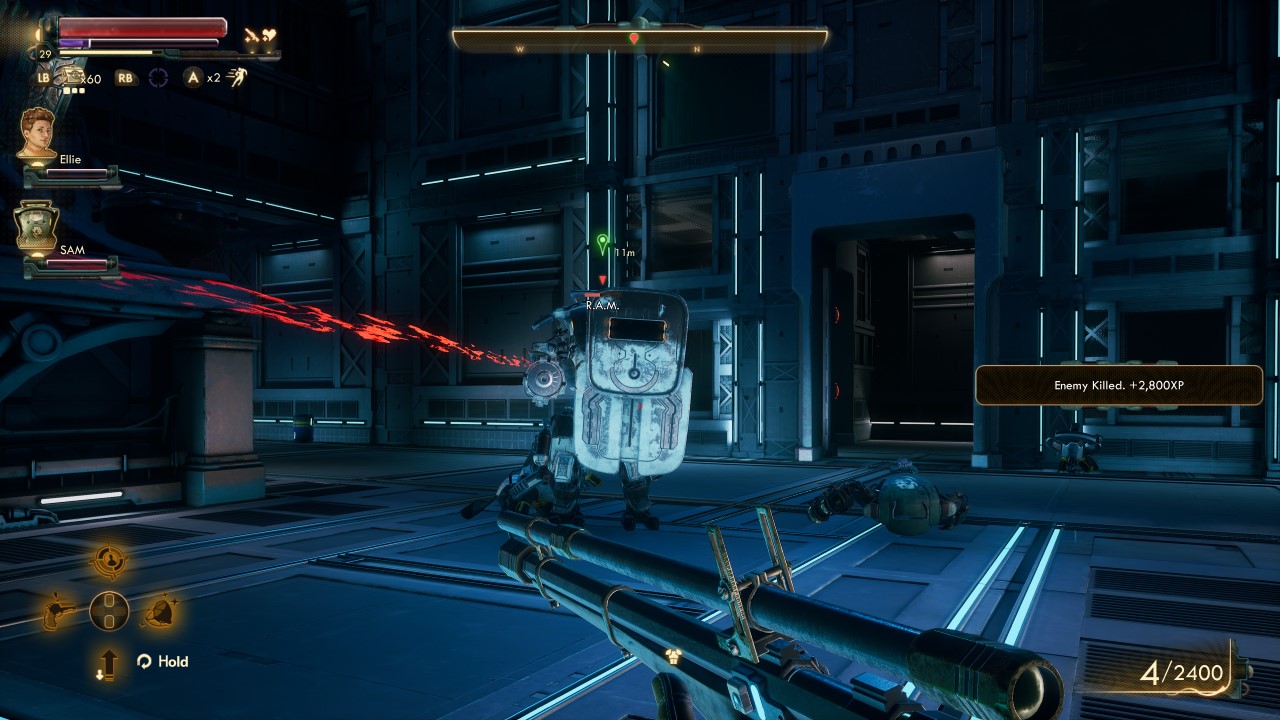Trigger the sprinting figure dodge icon
This screenshot has height=720, width=1280.
(x=238, y=76)
